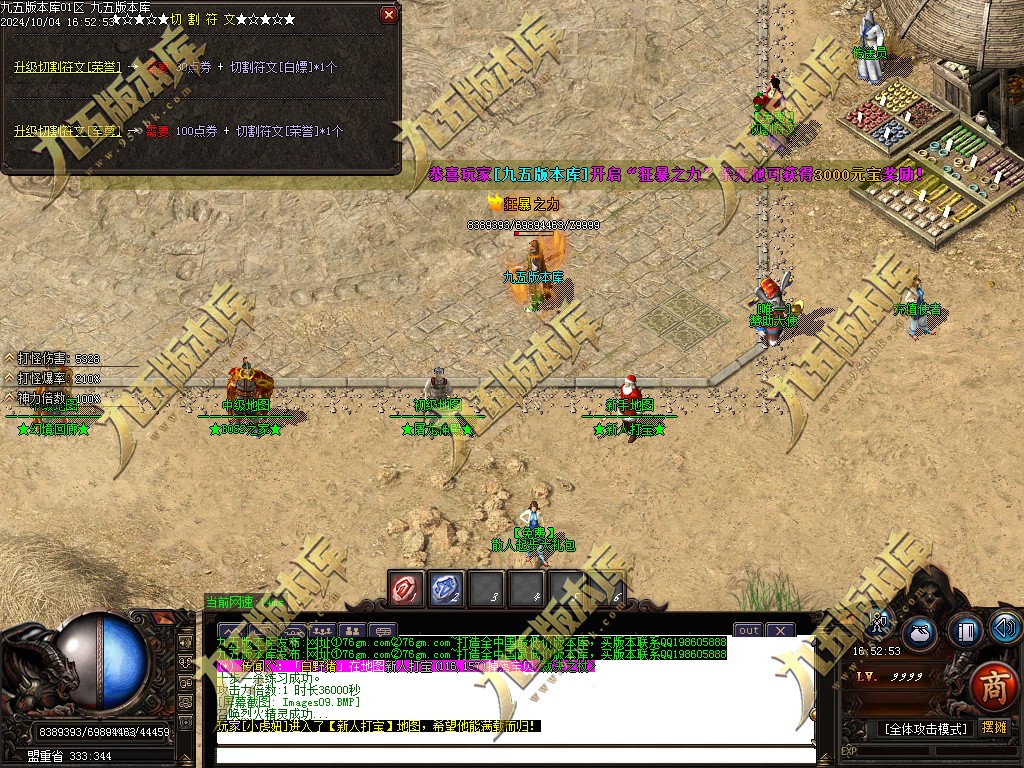
Task: Close the 切割符文 rune upgrade panel
Action: point(389,15)
